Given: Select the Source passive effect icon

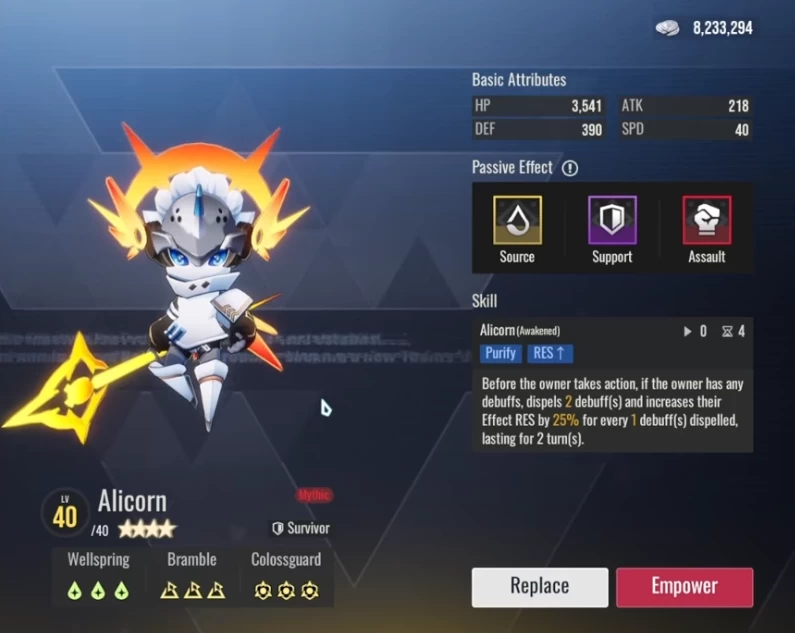Looking at the screenshot, I should [517, 220].
